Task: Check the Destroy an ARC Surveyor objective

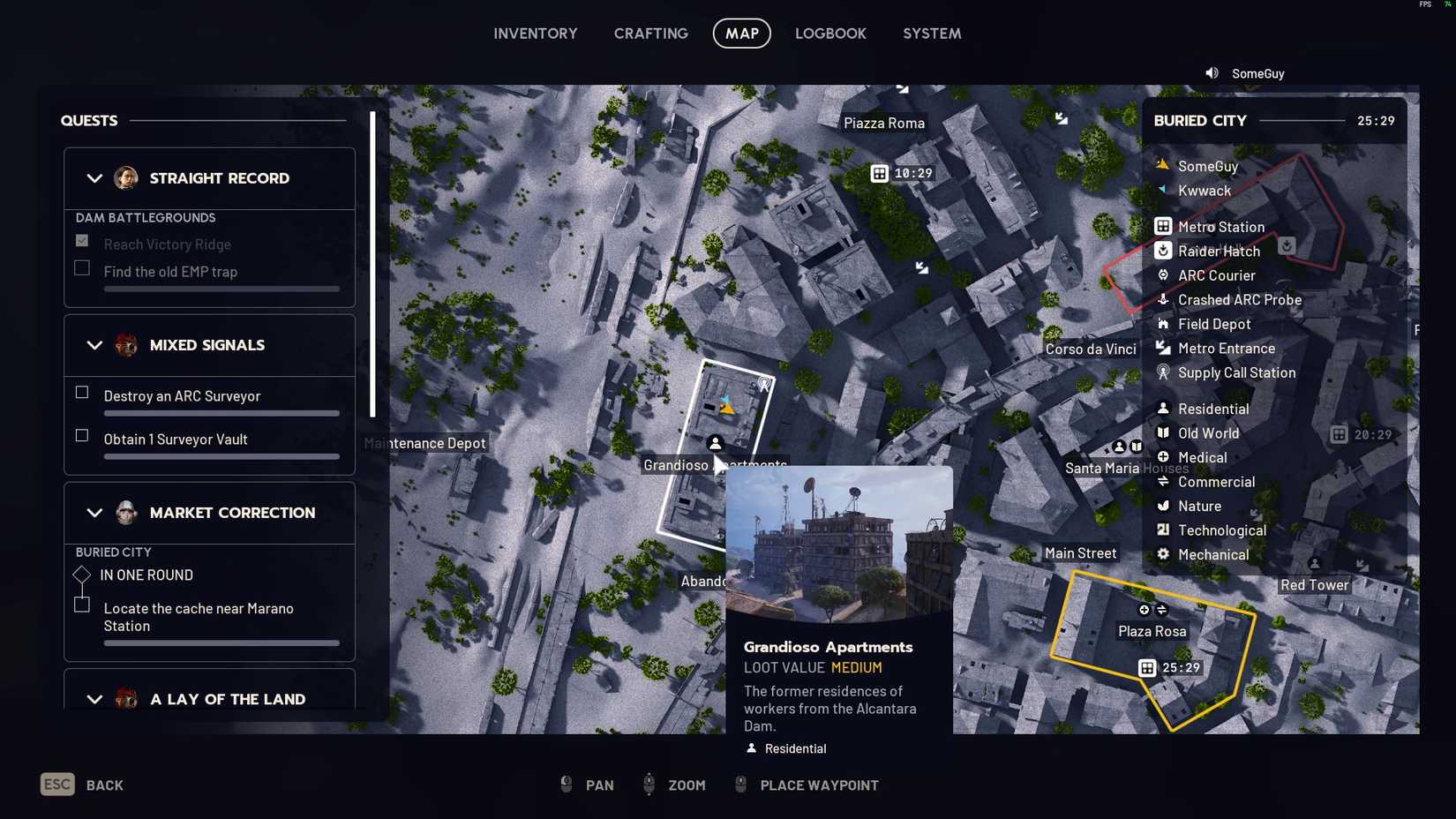Action: coord(81,392)
